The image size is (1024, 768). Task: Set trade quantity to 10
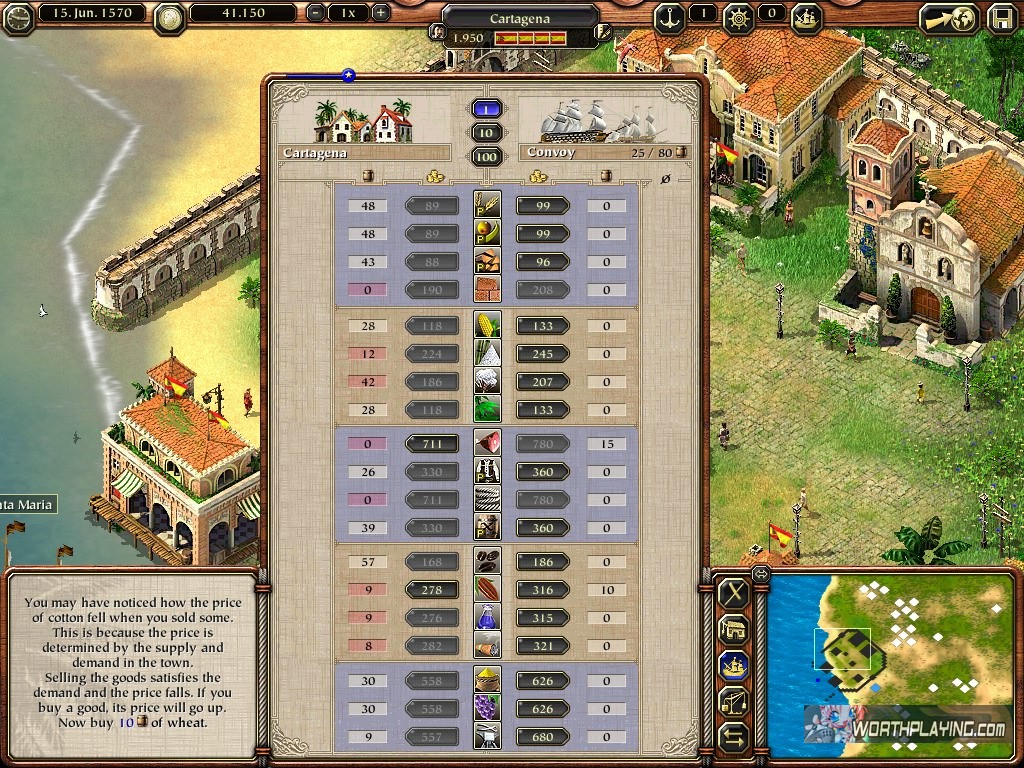pos(487,133)
